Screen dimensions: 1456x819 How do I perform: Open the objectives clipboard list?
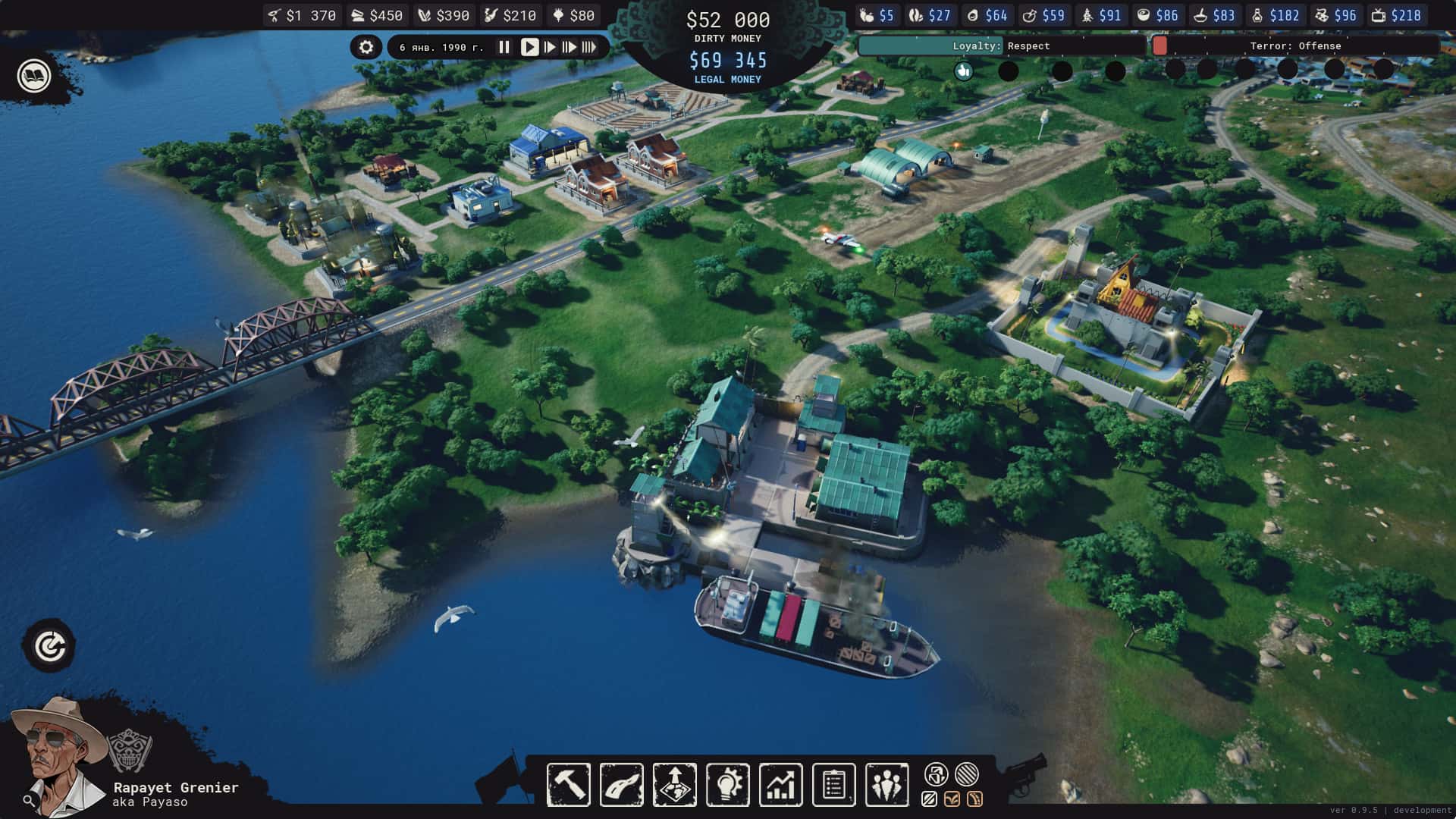[x=834, y=783]
